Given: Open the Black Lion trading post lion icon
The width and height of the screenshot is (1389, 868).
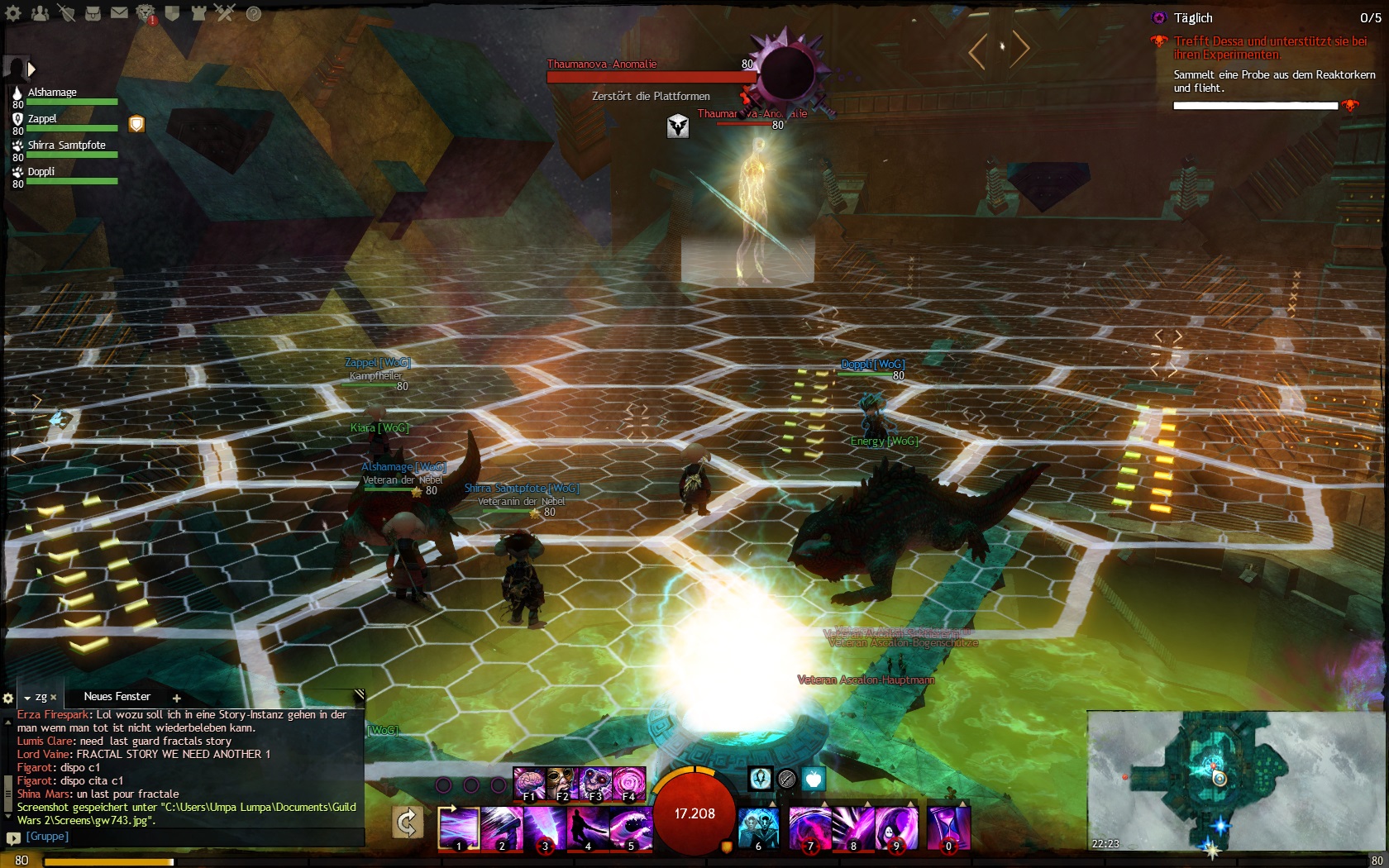Looking at the screenshot, I should click(146, 12).
